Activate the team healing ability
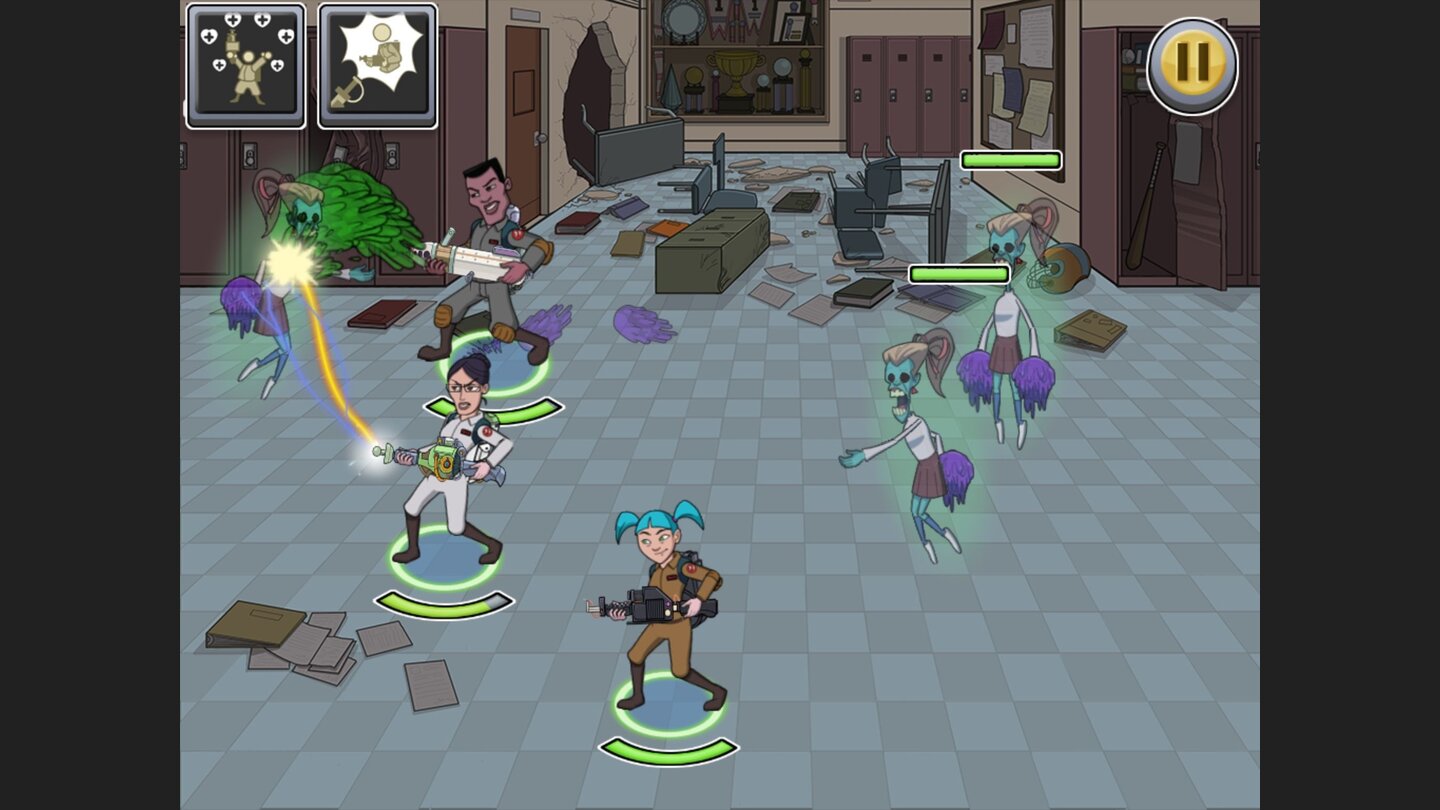The height and width of the screenshot is (810, 1440). 245,65
